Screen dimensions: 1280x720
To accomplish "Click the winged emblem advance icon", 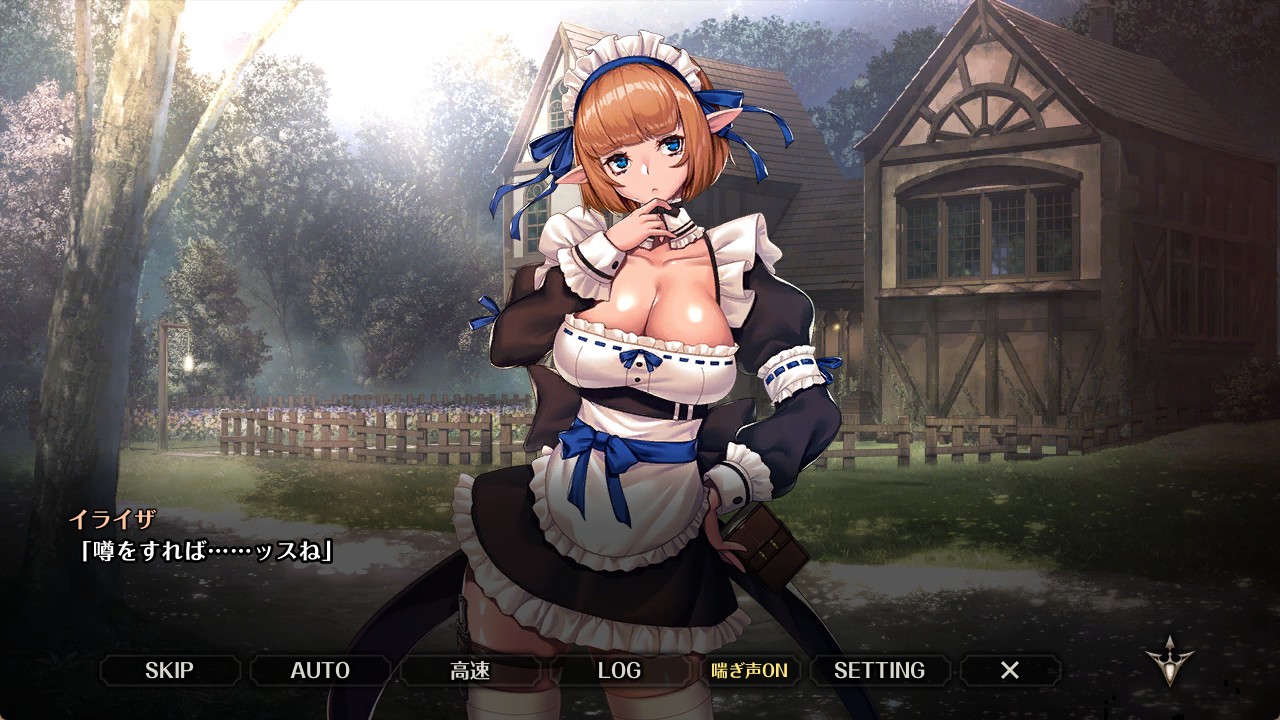I will point(1169,661).
